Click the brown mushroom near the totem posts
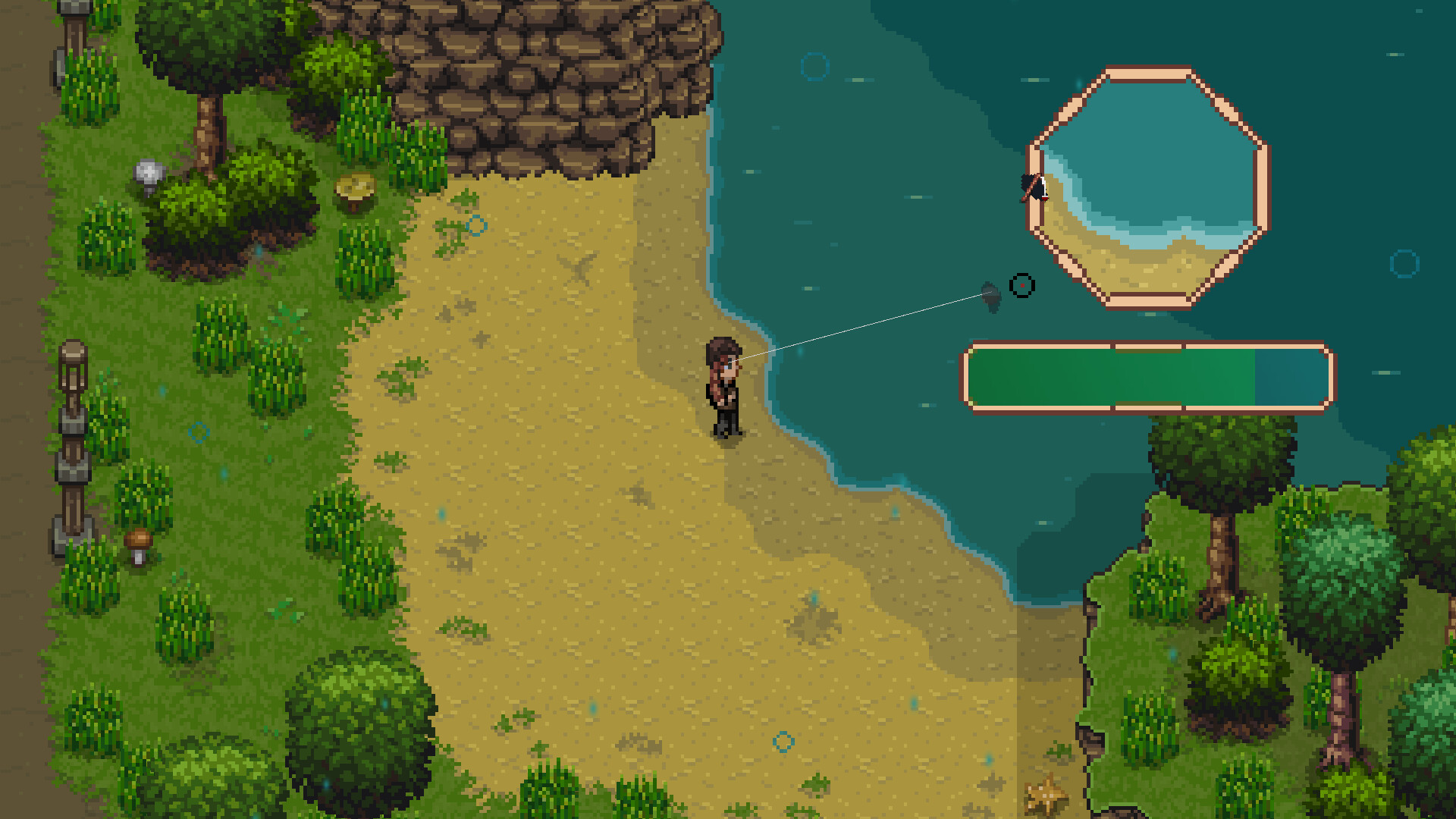 pos(139,540)
